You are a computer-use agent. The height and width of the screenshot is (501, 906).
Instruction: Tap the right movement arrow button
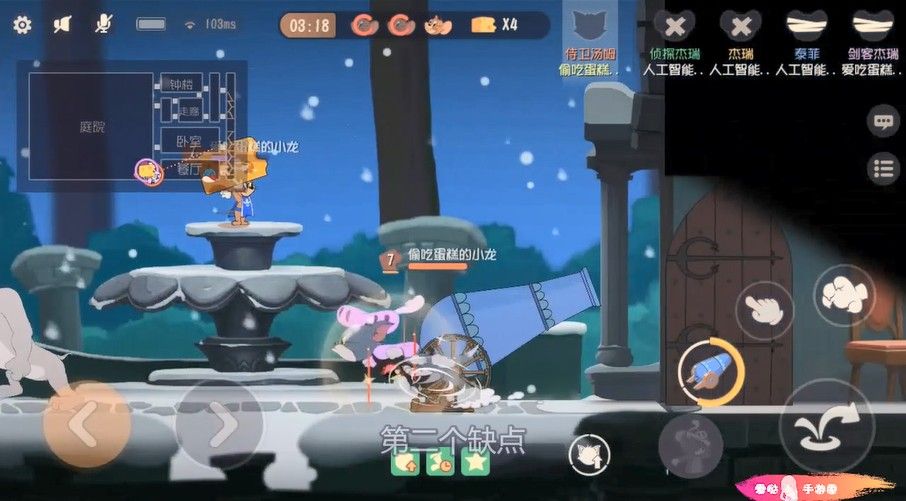219,426
